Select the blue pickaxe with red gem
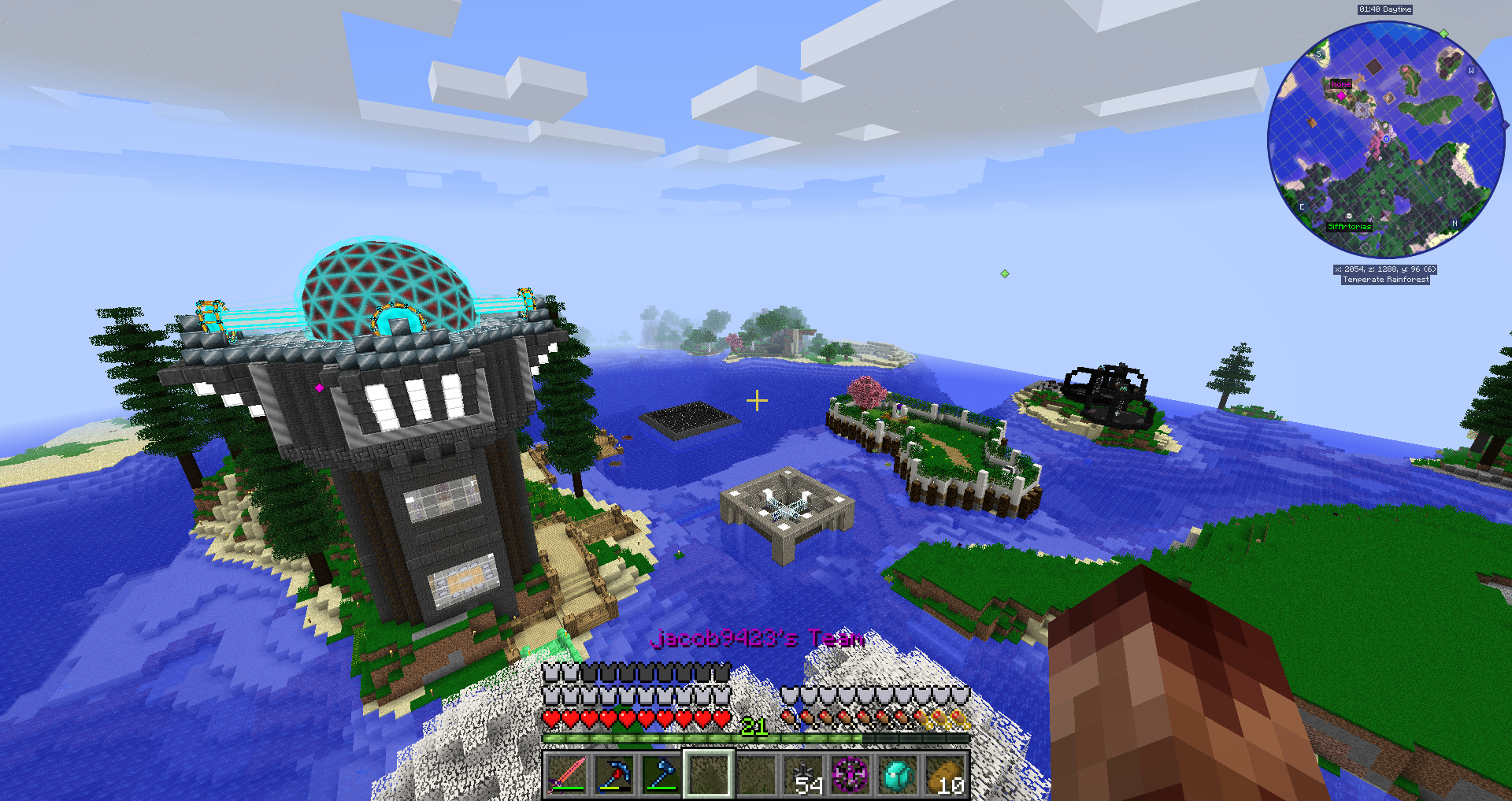 point(614,774)
